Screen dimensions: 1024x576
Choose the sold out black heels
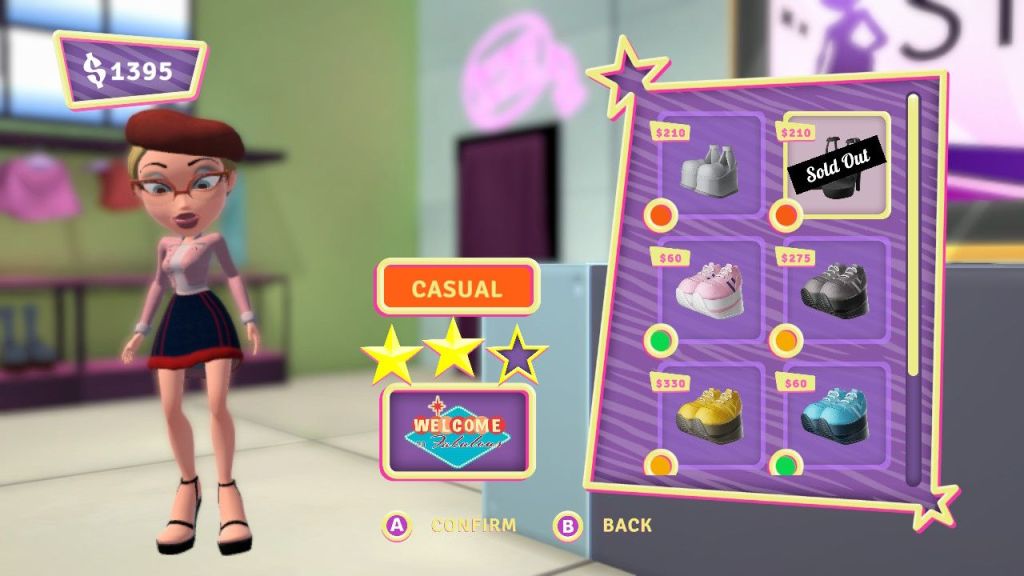[x=836, y=165]
